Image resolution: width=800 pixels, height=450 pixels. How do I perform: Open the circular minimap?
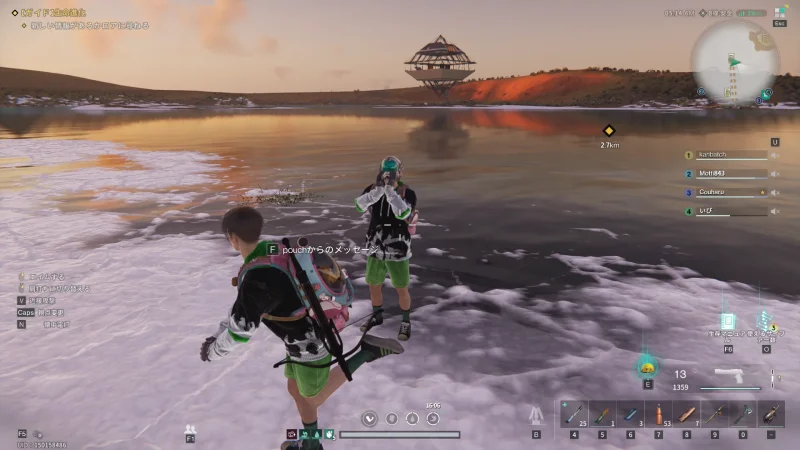click(x=734, y=60)
